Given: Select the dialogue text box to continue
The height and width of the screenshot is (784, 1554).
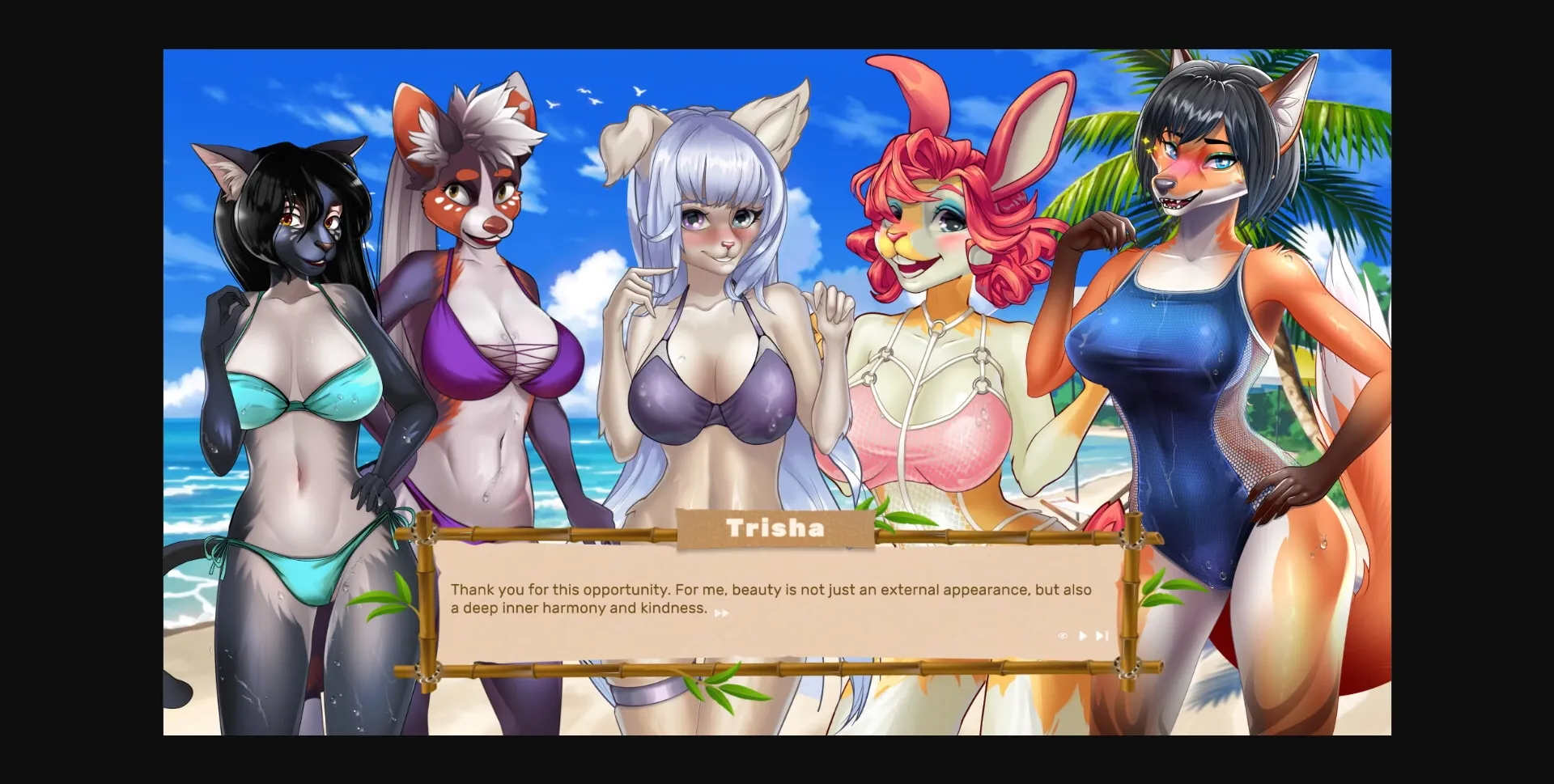Looking at the screenshot, I should pyautogui.click(x=777, y=603).
